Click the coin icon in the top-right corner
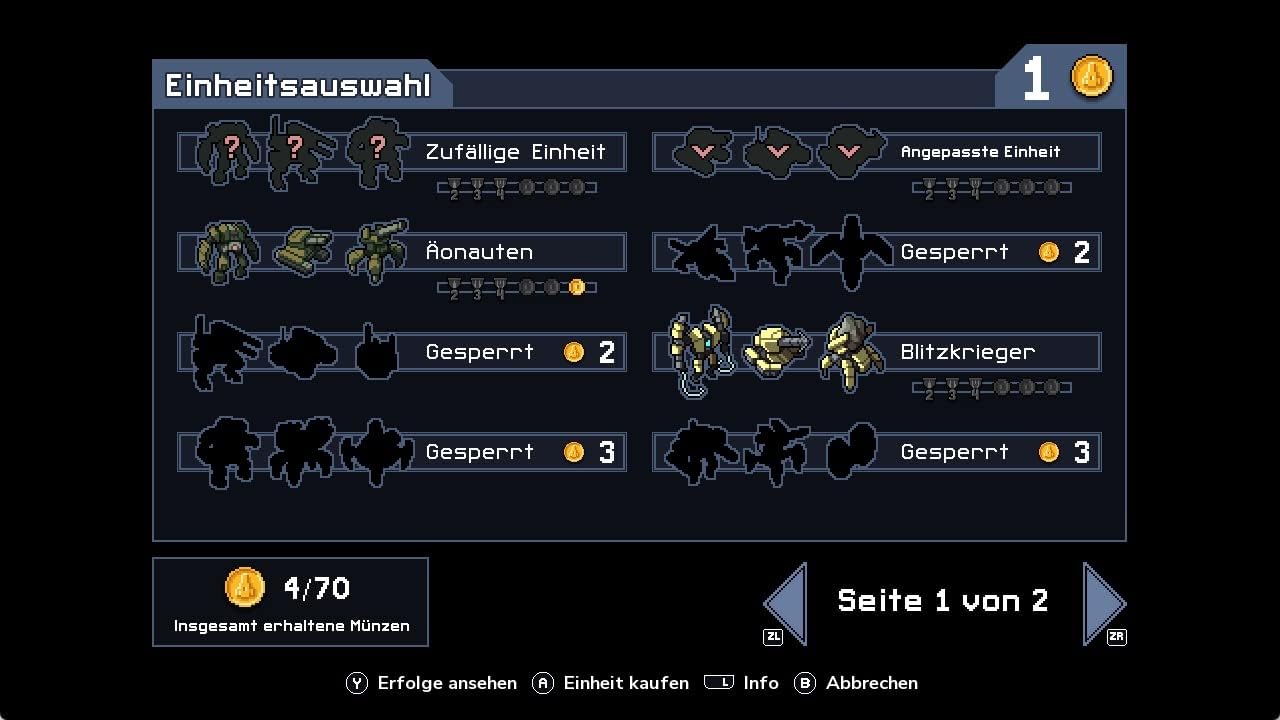Viewport: 1280px width, 720px height. 1092,75
